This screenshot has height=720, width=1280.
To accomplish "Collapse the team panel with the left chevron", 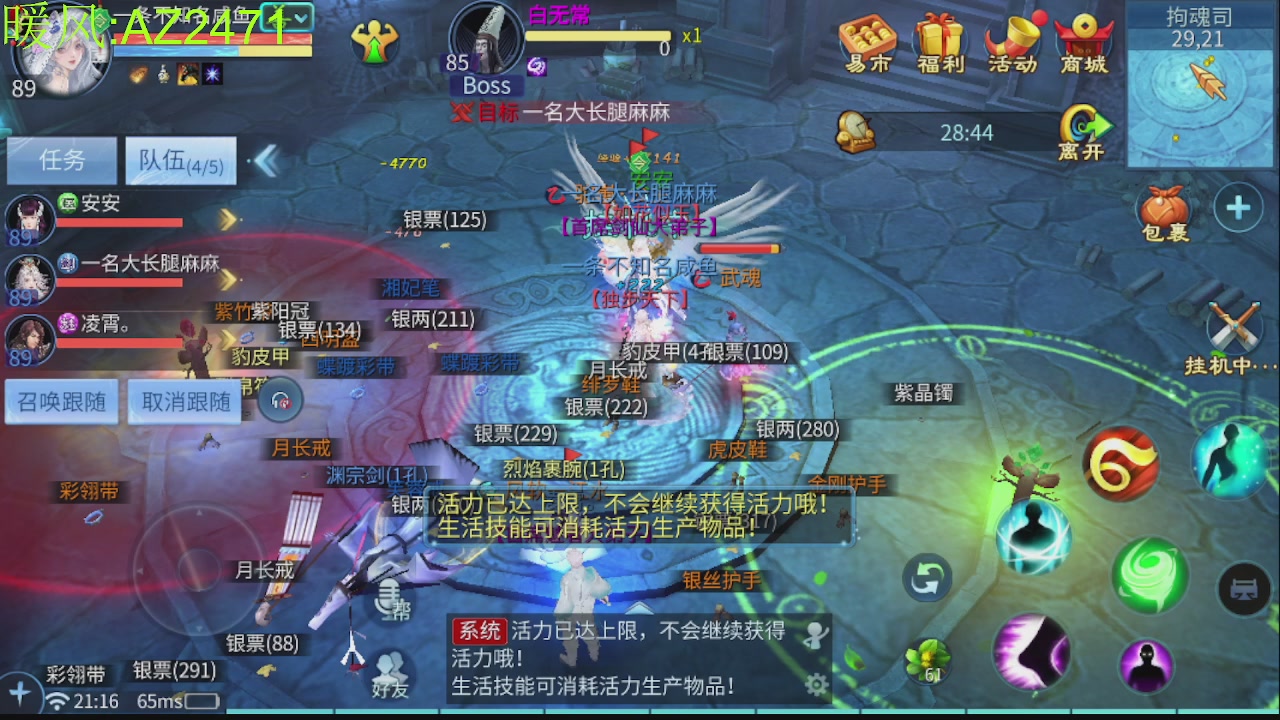I will click(267, 160).
